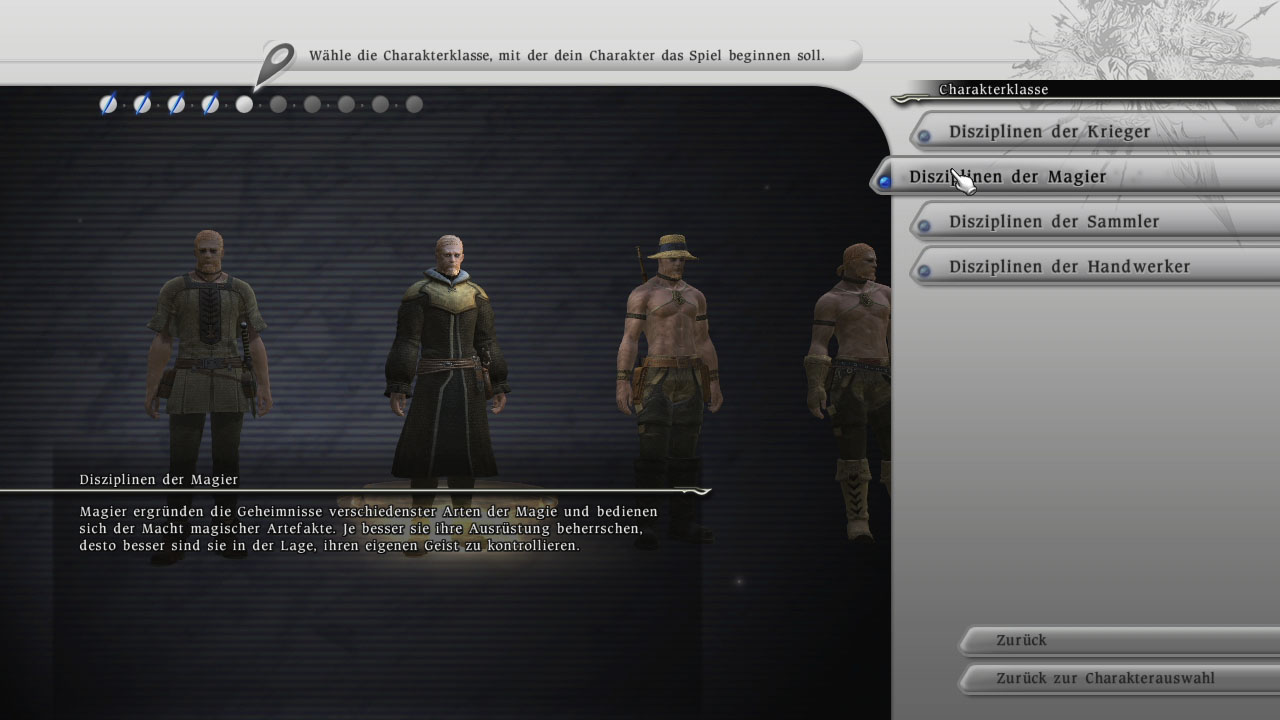Select the seventh inactive step circle

point(312,103)
